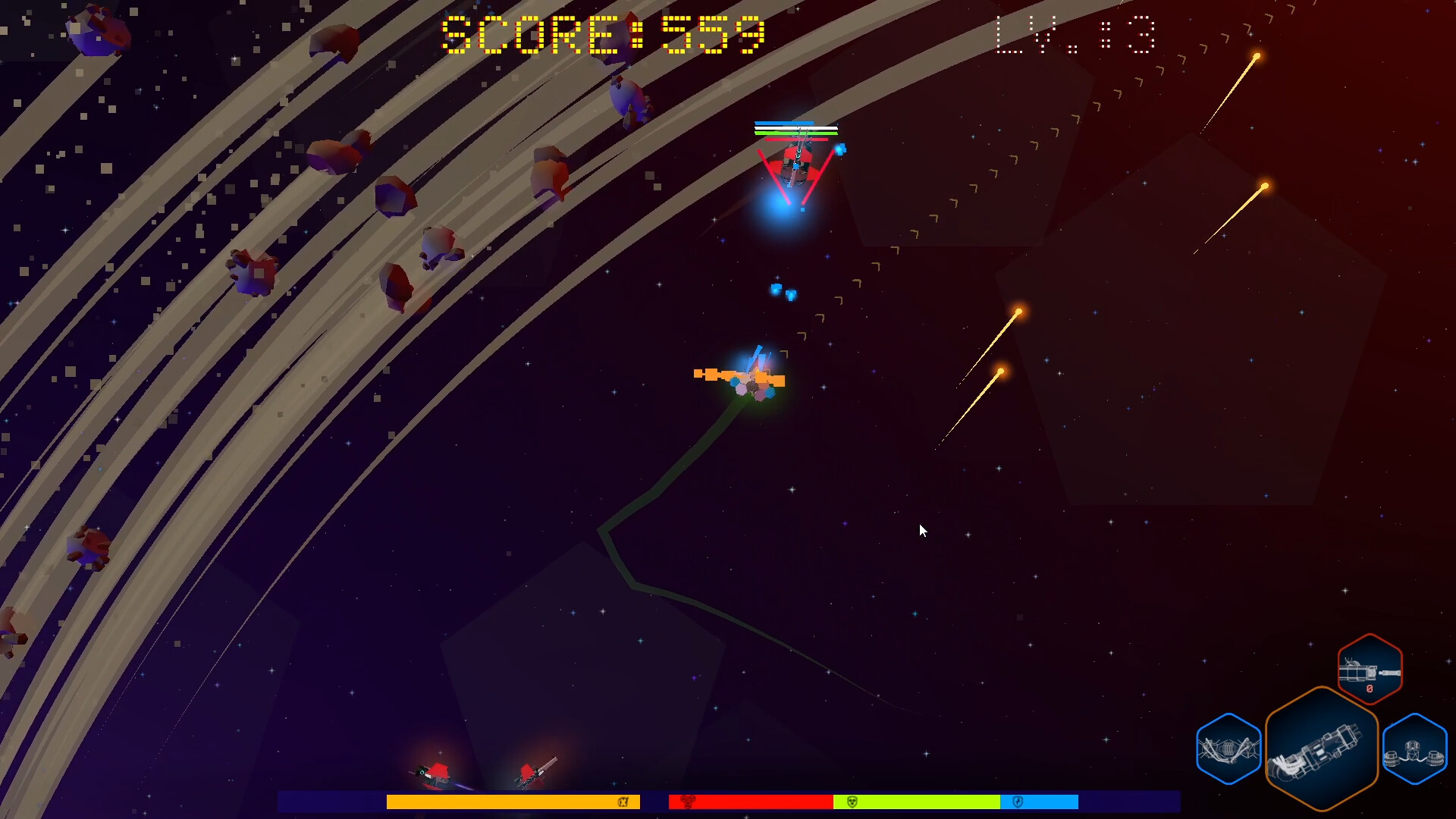This screenshot has width=1456, height=819.
Task: Activate the blue spider-legged device hexagon
Action: point(1228,749)
